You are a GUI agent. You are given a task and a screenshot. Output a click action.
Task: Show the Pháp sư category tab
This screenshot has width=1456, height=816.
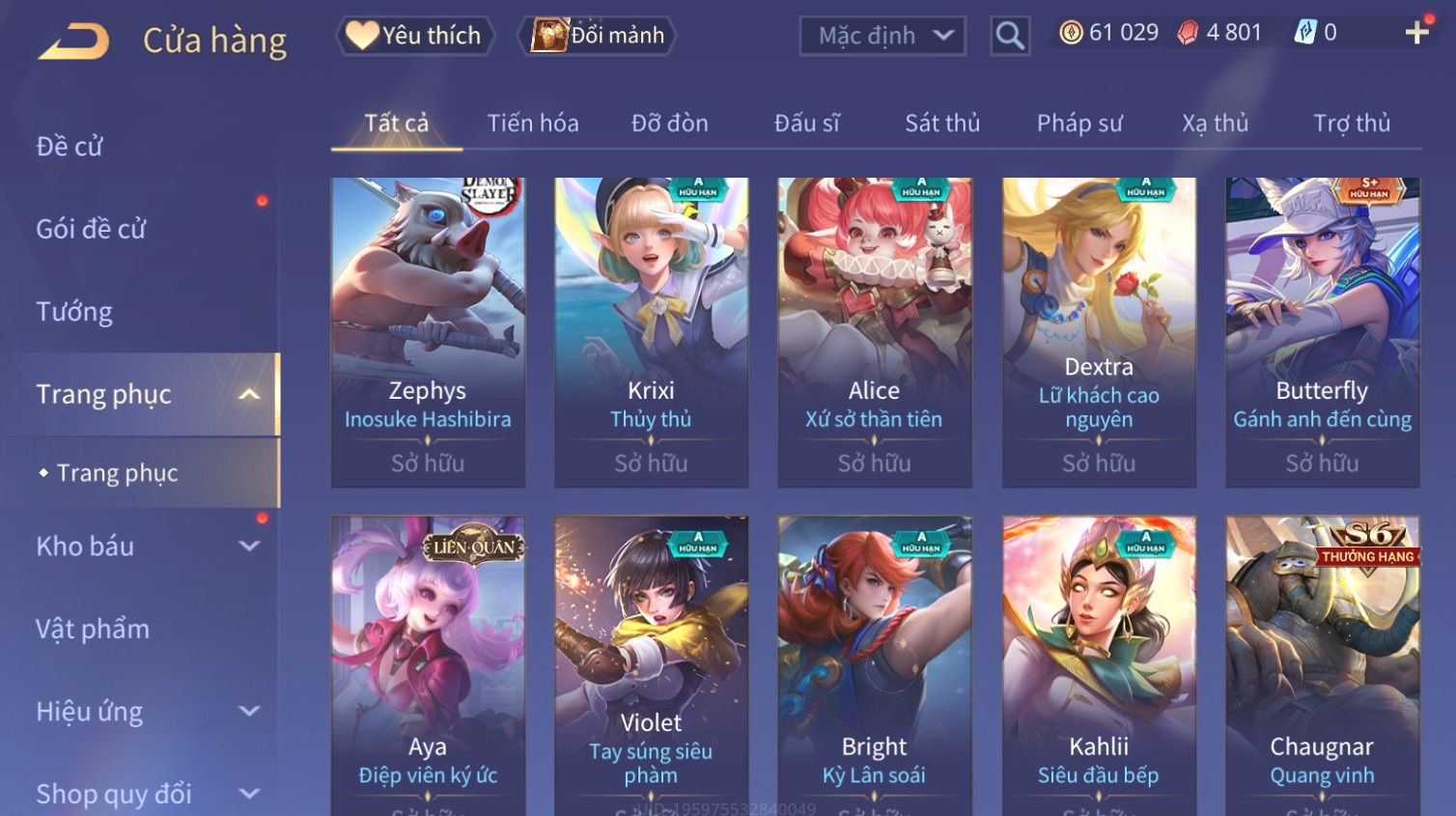(1079, 124)
